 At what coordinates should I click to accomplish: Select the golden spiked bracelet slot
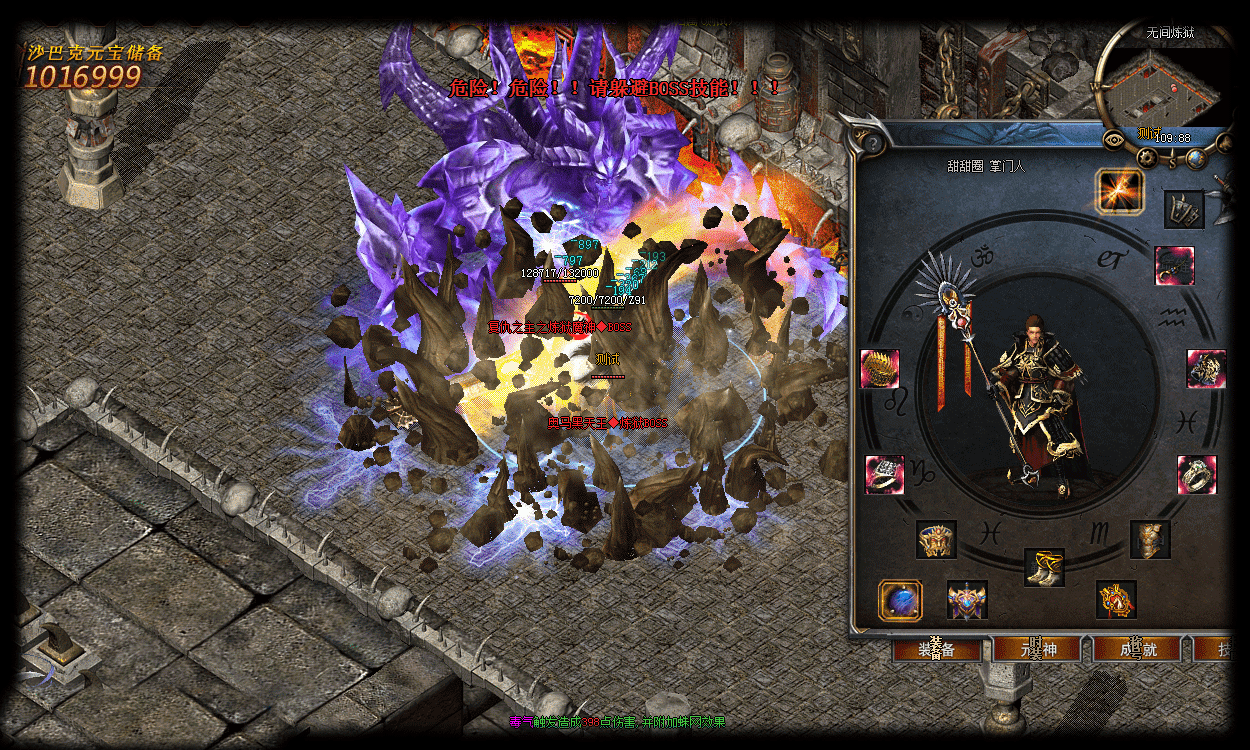(x=880, y=368)
